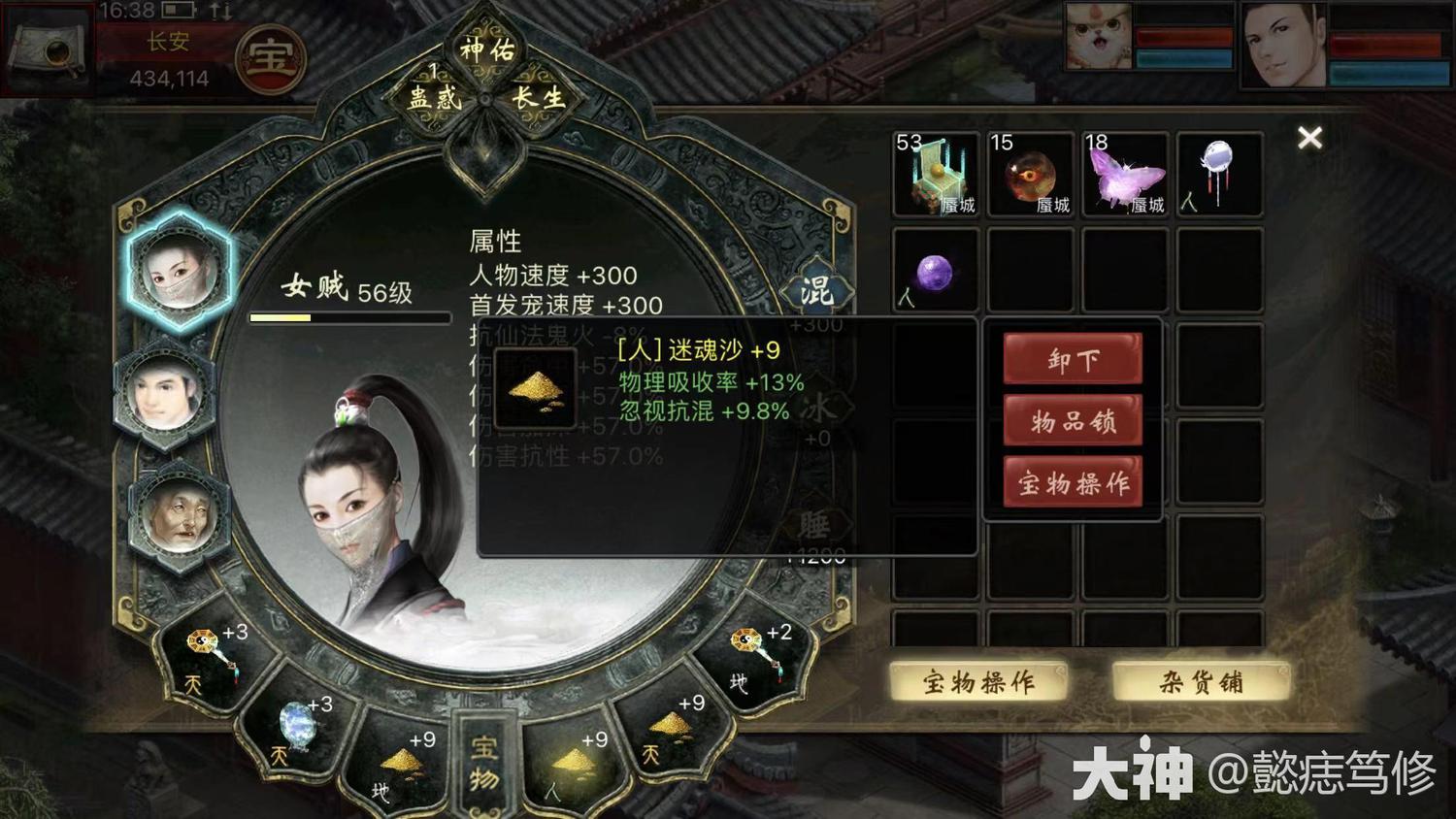Switch to the 神佑 tab
Viewport: 1456px width, 819px height.
pyautogui.click(x=487, y=50)
